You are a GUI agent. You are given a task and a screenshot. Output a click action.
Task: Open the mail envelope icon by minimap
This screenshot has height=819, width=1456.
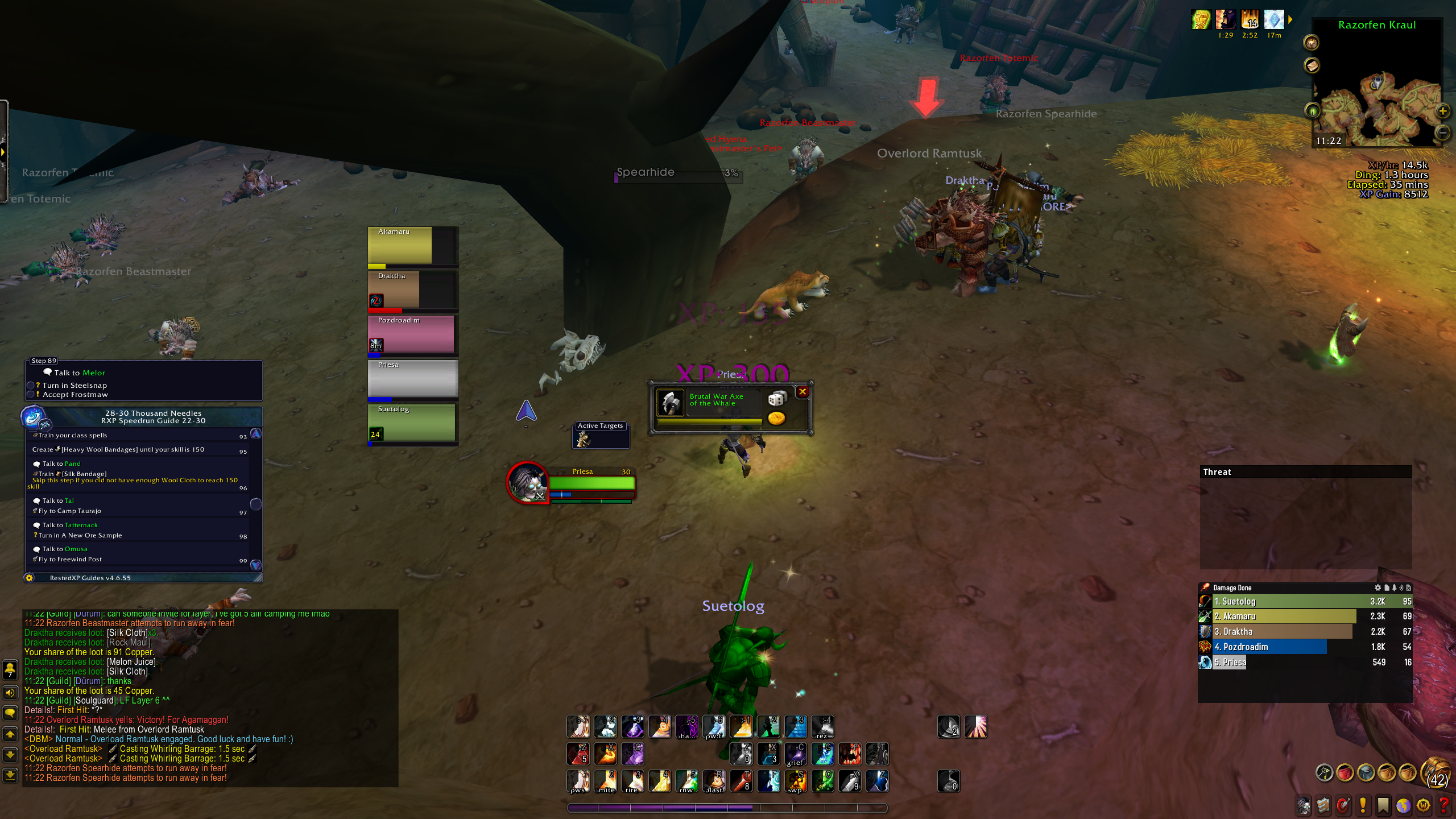(x=1312, y=66)
